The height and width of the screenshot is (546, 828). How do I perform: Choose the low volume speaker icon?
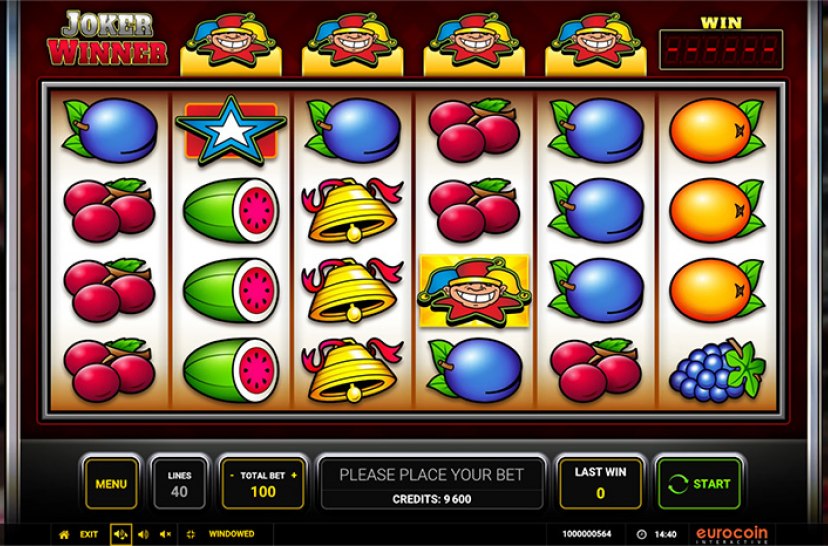144,534
